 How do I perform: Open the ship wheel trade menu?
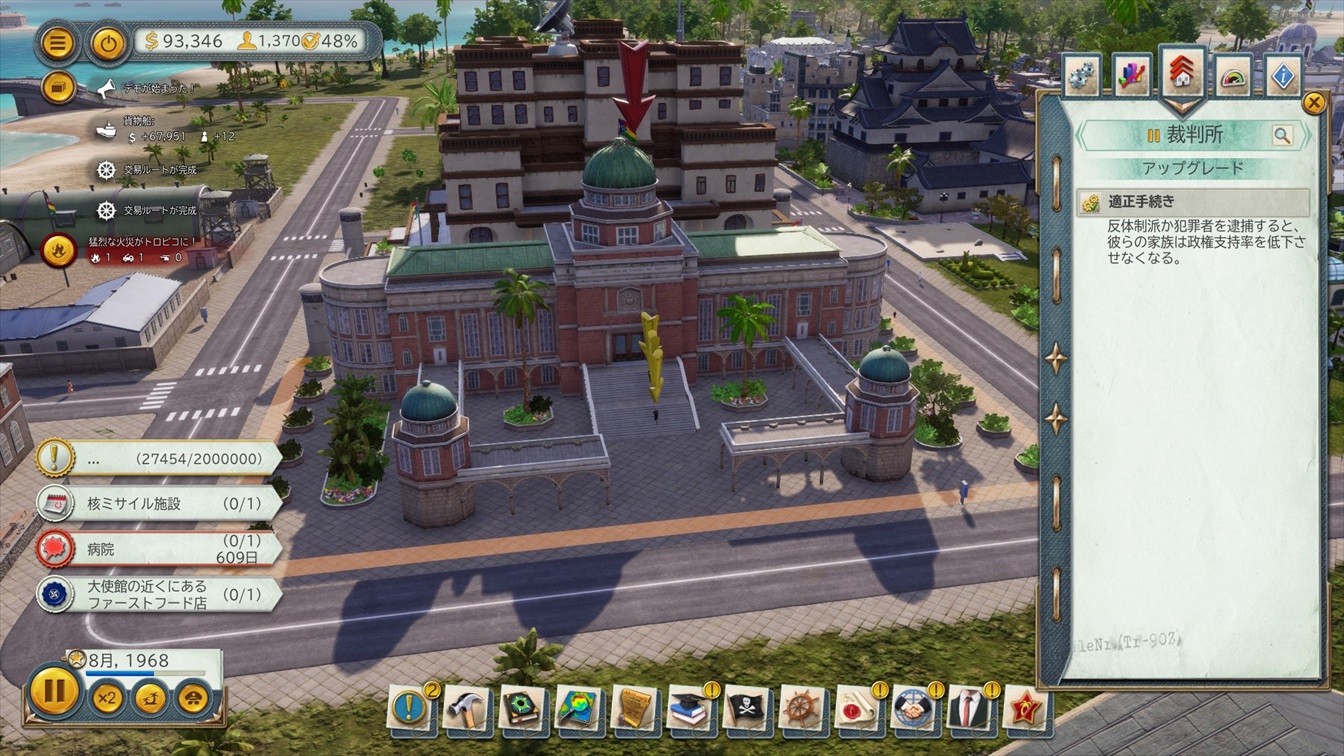(802, 708)
